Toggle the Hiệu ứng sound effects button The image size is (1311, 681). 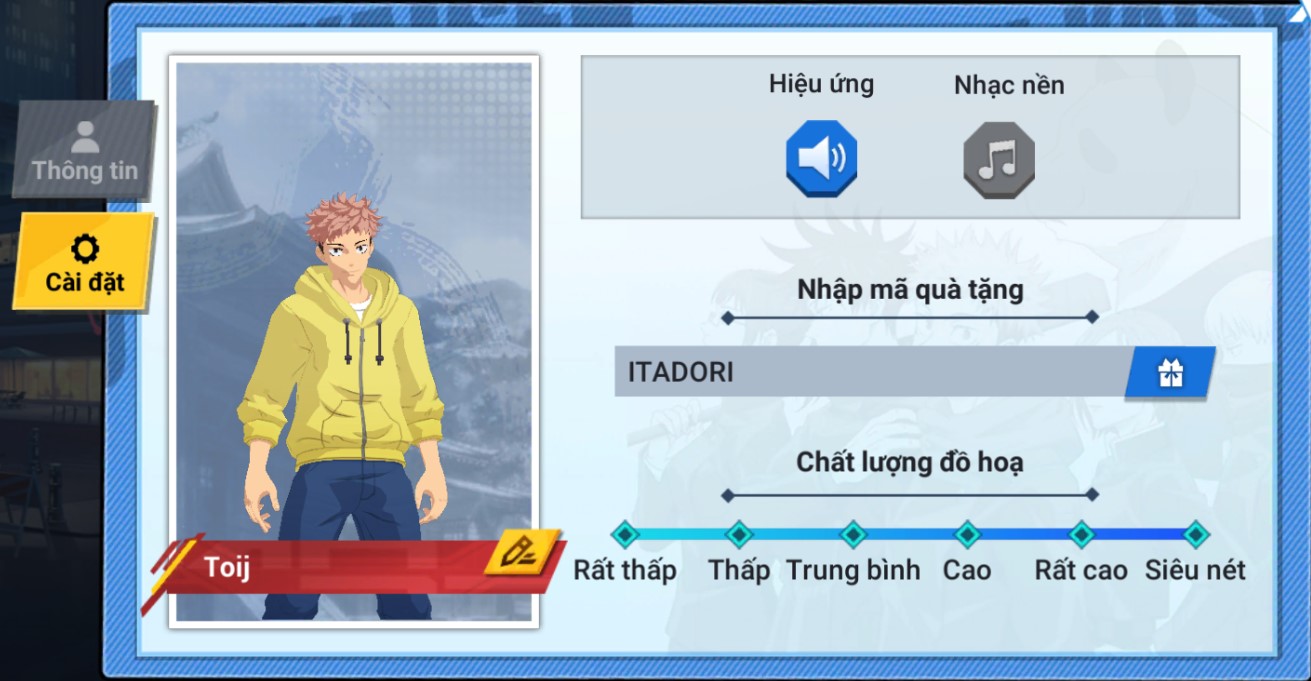coord(821,158)
